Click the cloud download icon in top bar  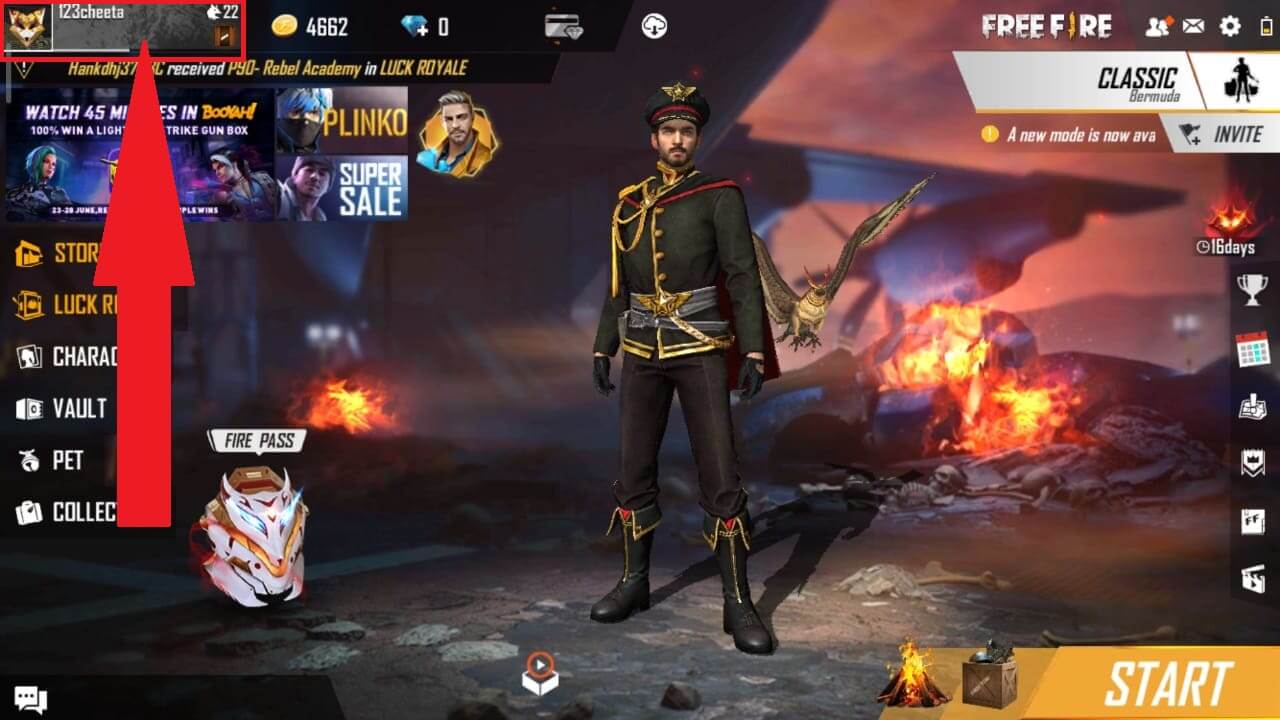[x=655, y=26]
